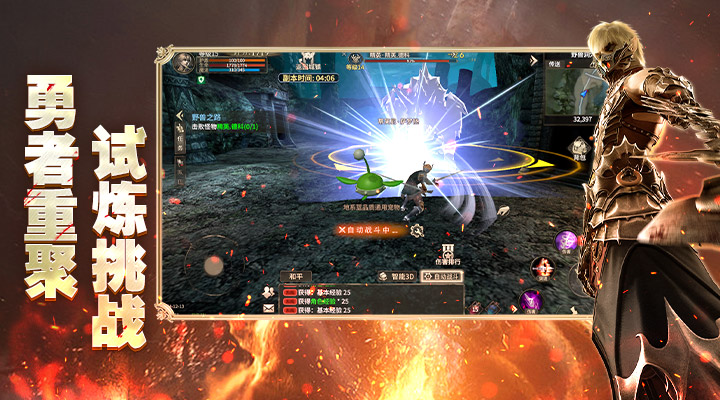Select the 野兽之路 quest tracker entry
The height and width of the screenshot is (400, 720).
point(206,118)
